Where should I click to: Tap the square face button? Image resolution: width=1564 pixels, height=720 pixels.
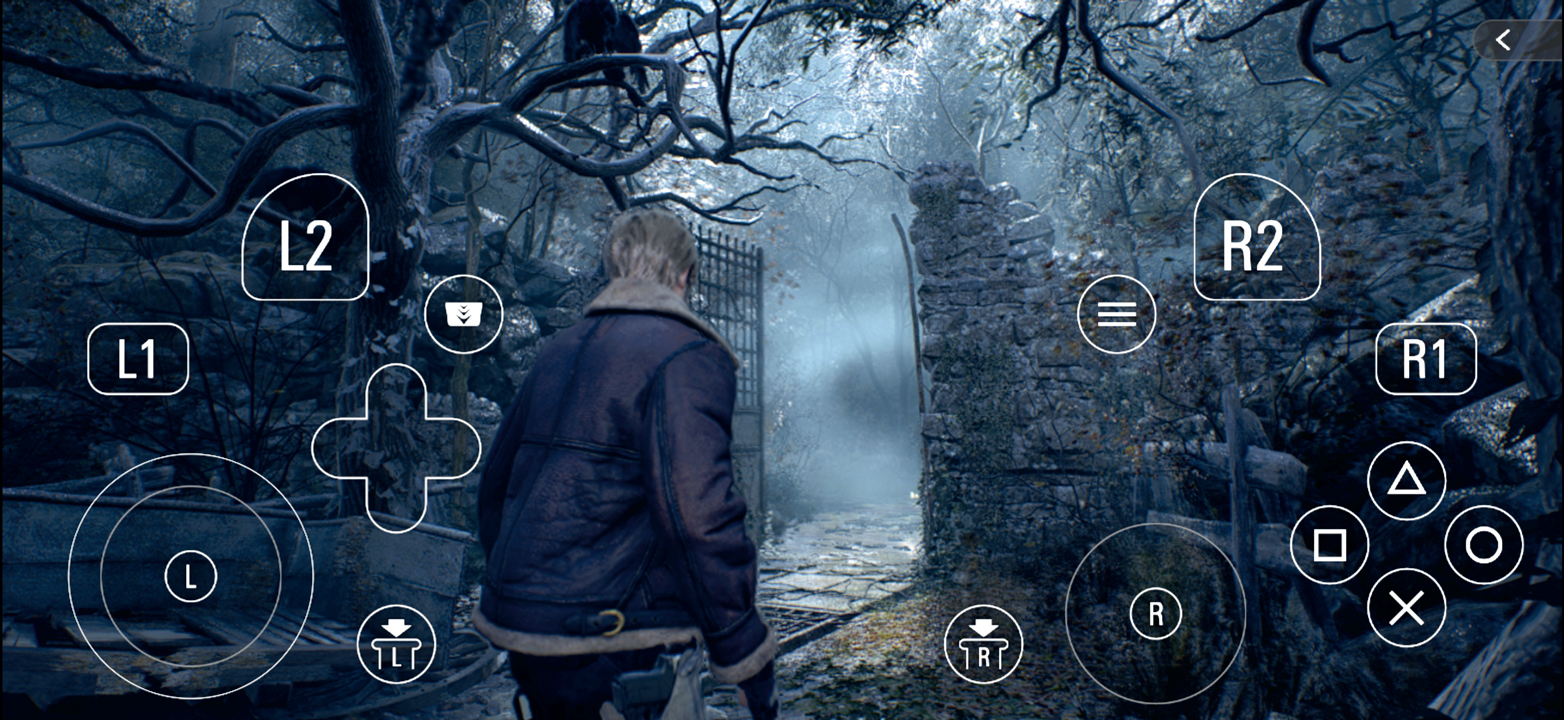point(1329,545)
